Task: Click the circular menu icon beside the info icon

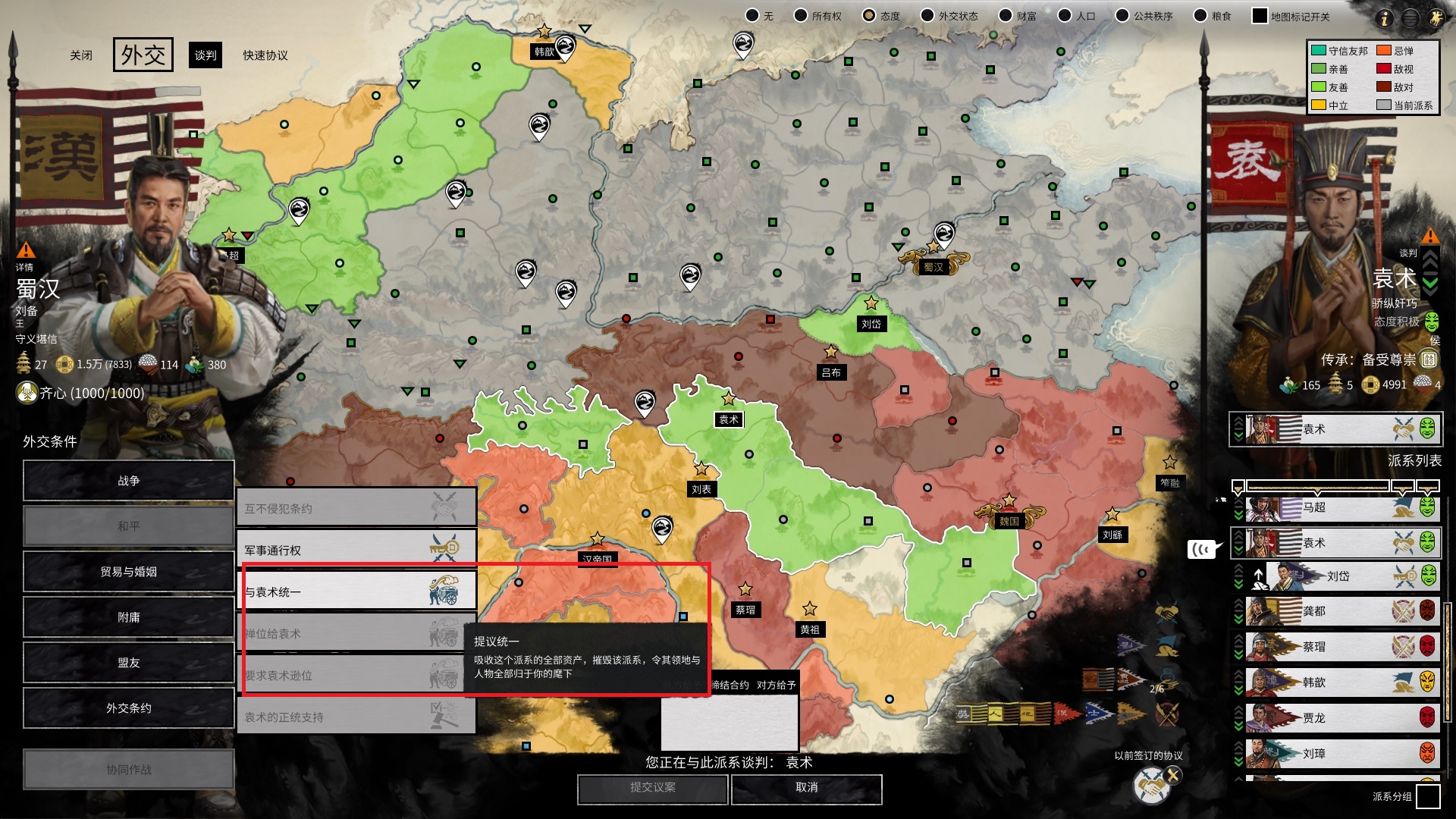Action: [1411, 18]
